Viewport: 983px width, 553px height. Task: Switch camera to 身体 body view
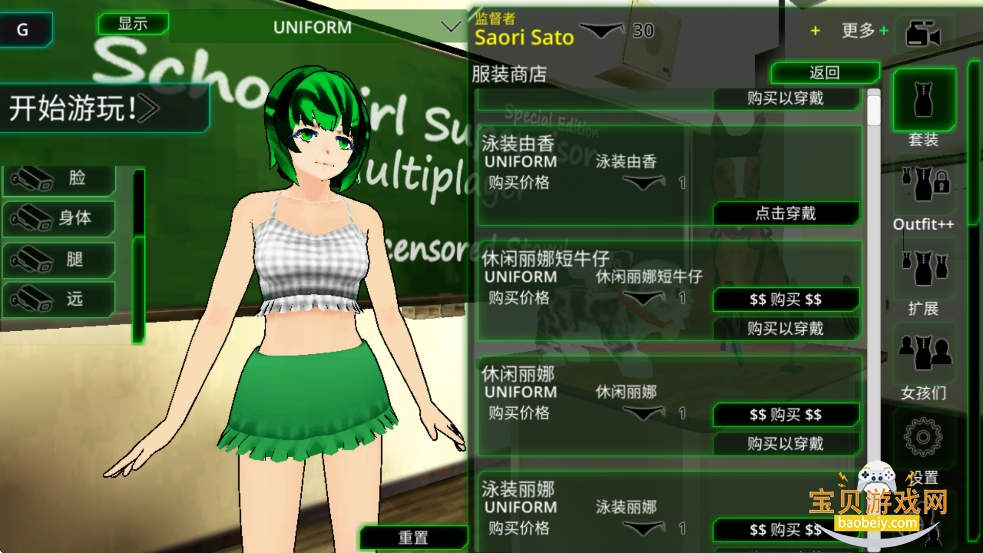(x=60, y=218)
